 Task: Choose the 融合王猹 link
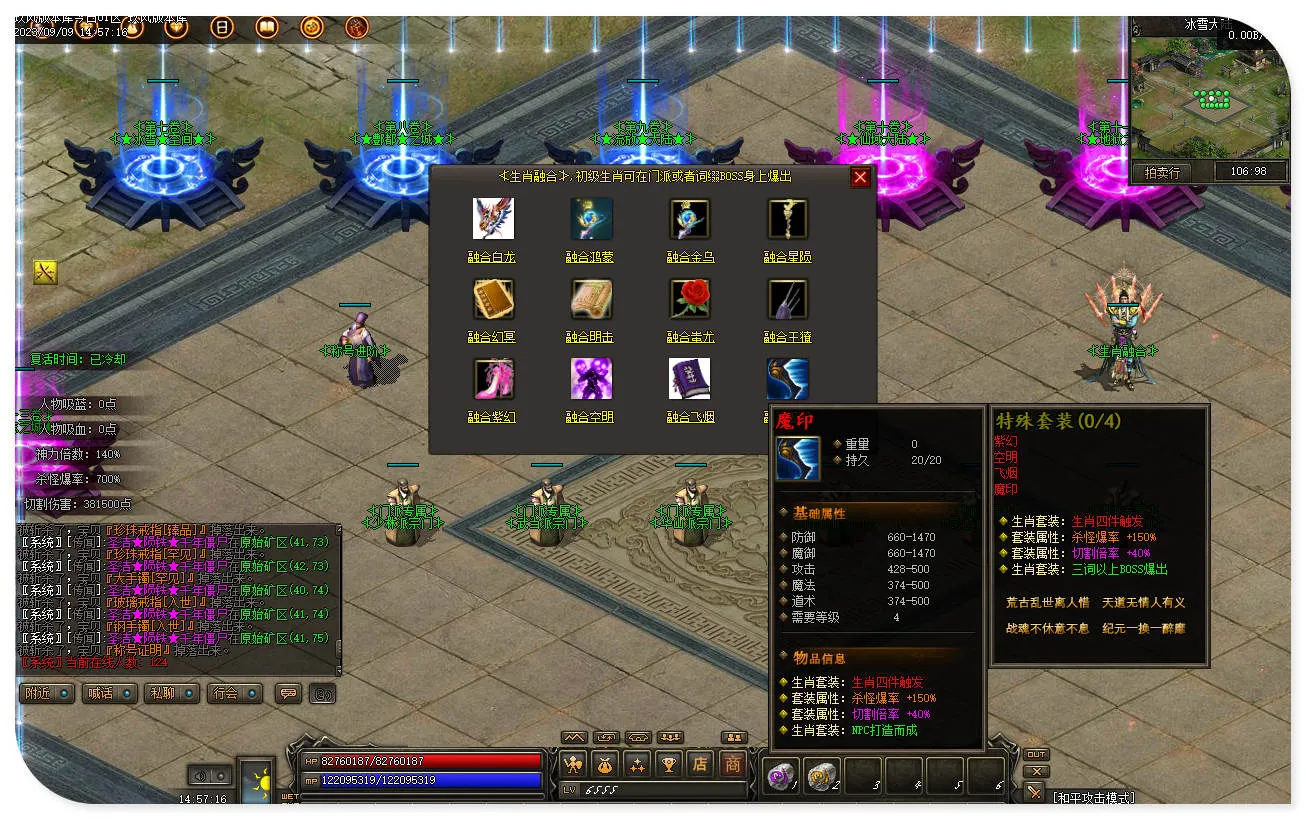[x=787, y=337]
